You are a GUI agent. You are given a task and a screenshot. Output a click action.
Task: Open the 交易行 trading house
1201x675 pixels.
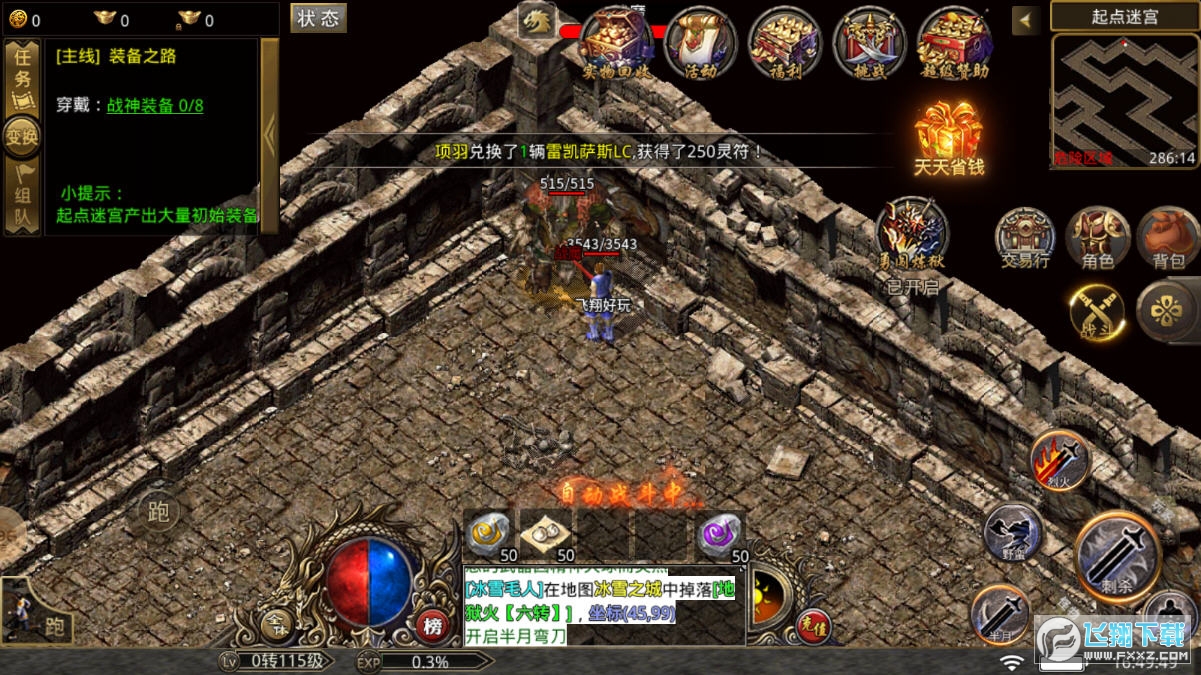[1025, 236]
